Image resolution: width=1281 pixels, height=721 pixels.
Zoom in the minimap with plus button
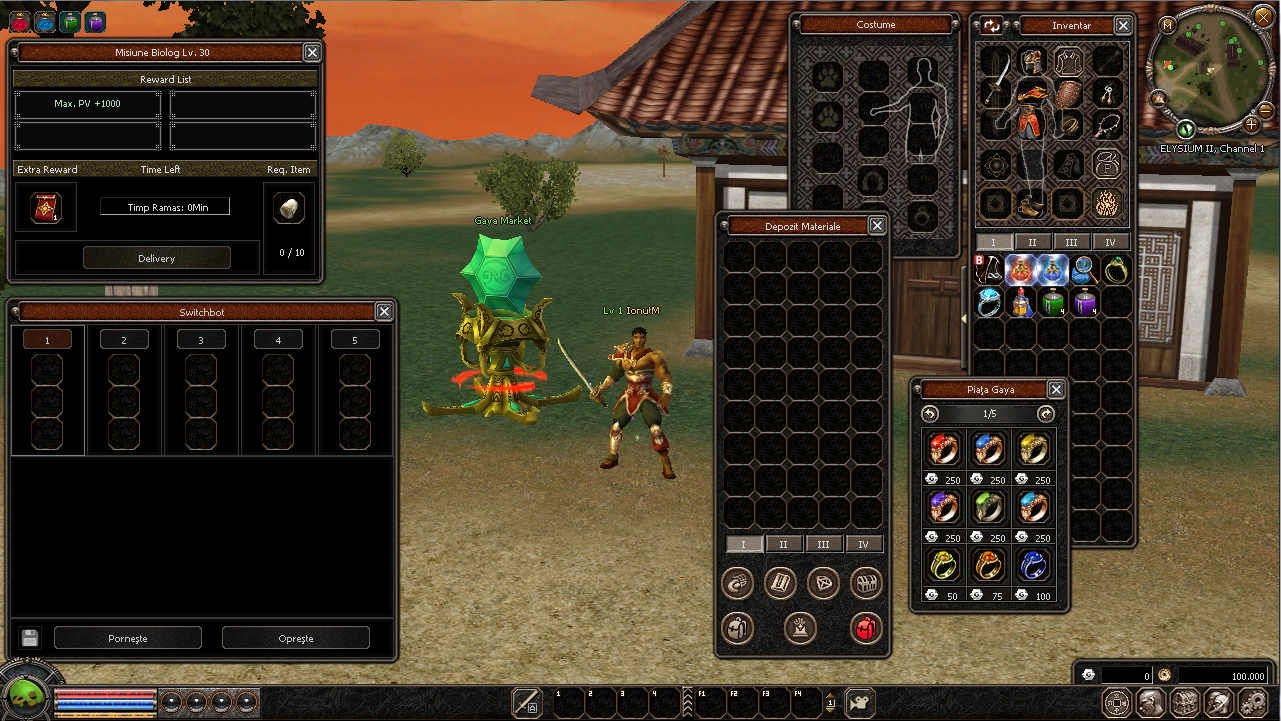click(1251, 125)
